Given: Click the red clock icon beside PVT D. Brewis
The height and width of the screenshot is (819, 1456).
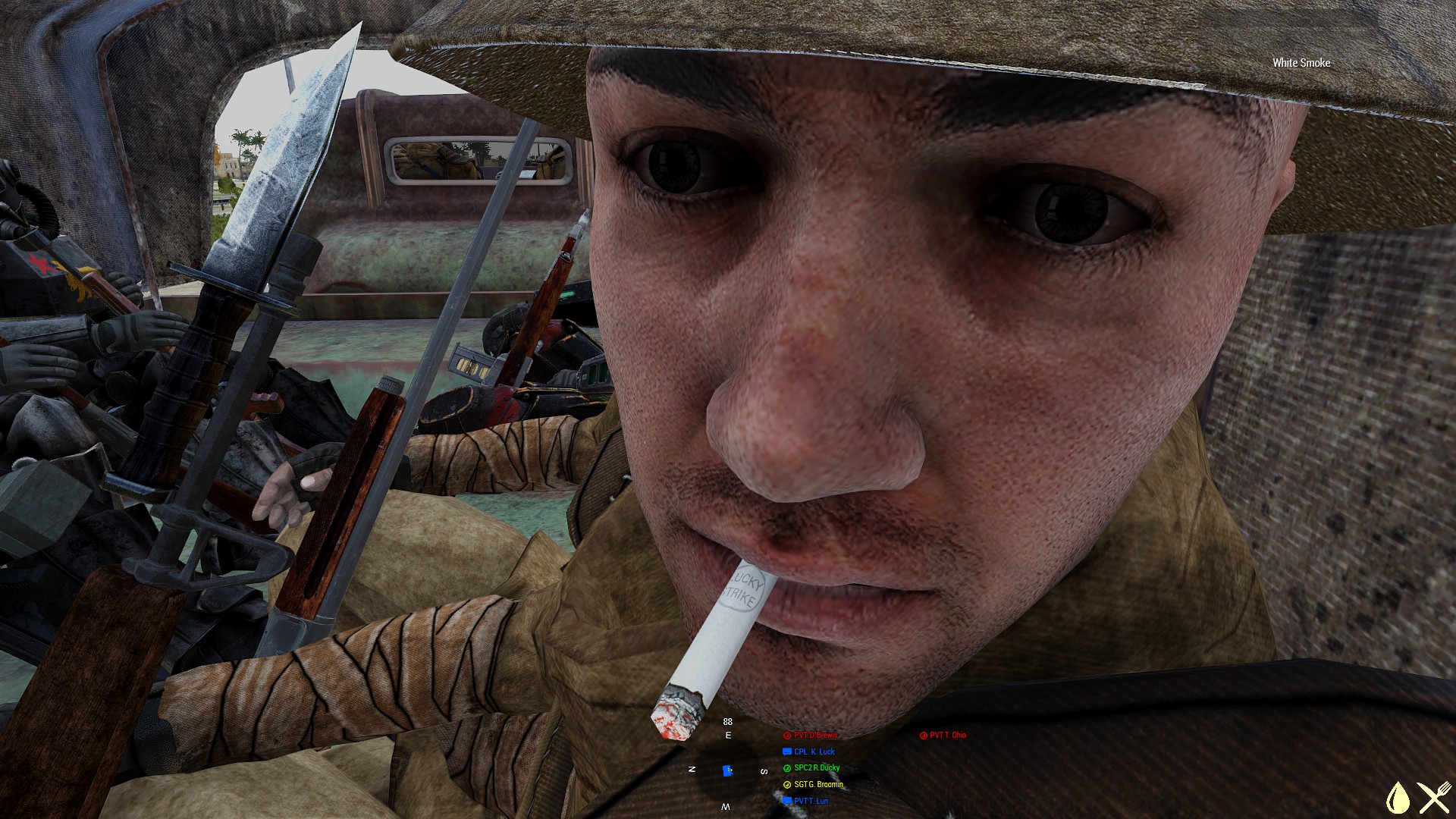Looking at the screenshot, I should (x=787, y=735).
